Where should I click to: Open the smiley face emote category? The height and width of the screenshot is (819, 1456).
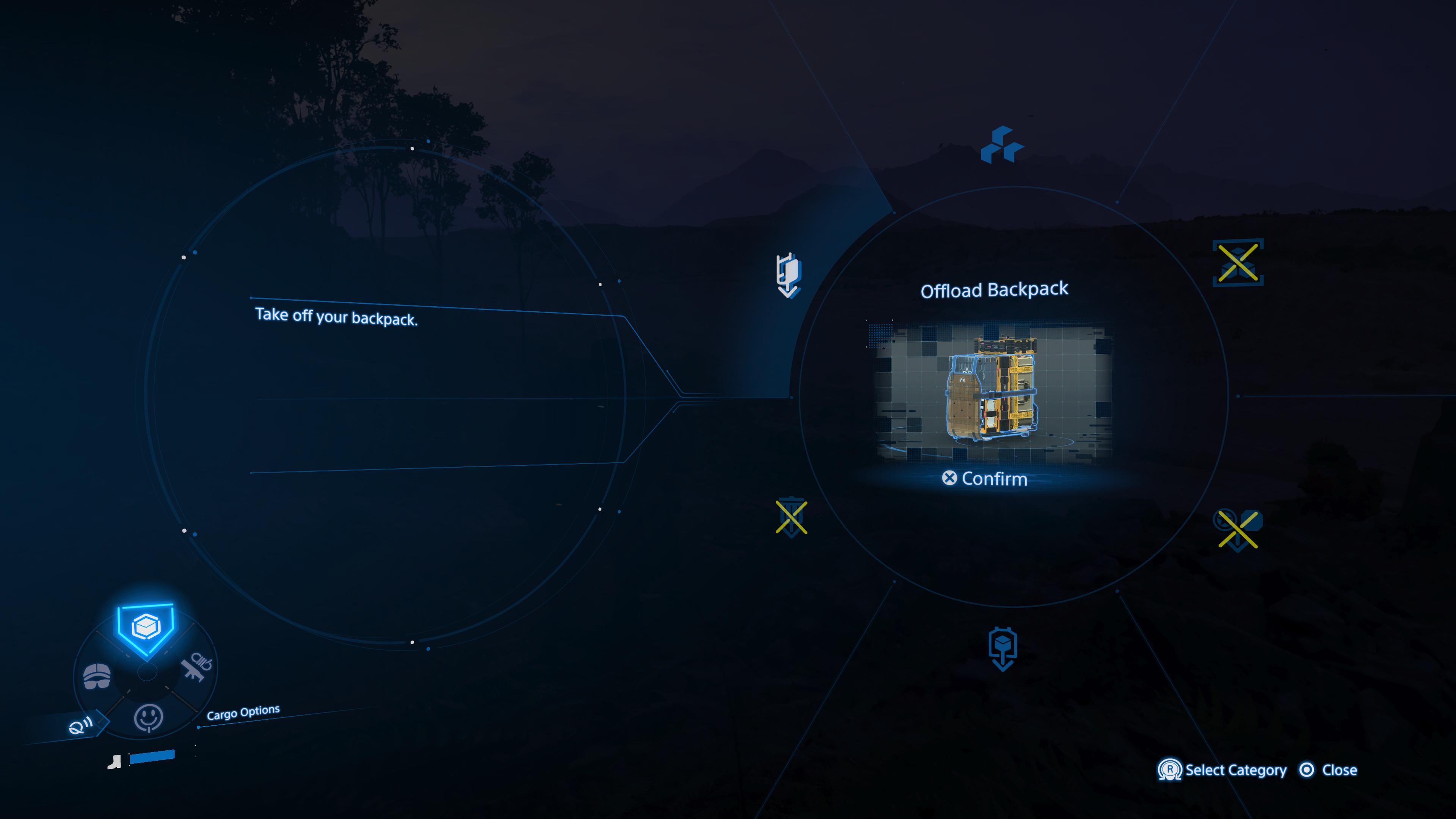[x=148, y=718]
